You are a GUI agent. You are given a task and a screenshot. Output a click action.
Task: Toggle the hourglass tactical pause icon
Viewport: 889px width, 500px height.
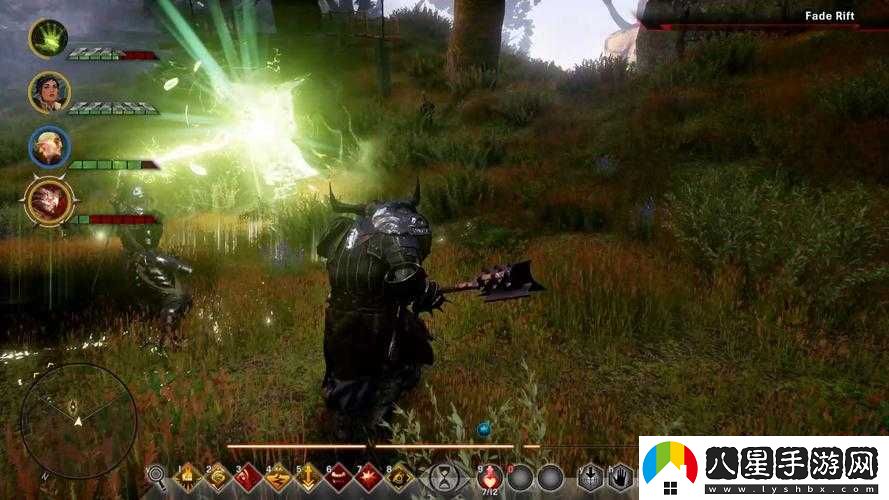[443, 478]
